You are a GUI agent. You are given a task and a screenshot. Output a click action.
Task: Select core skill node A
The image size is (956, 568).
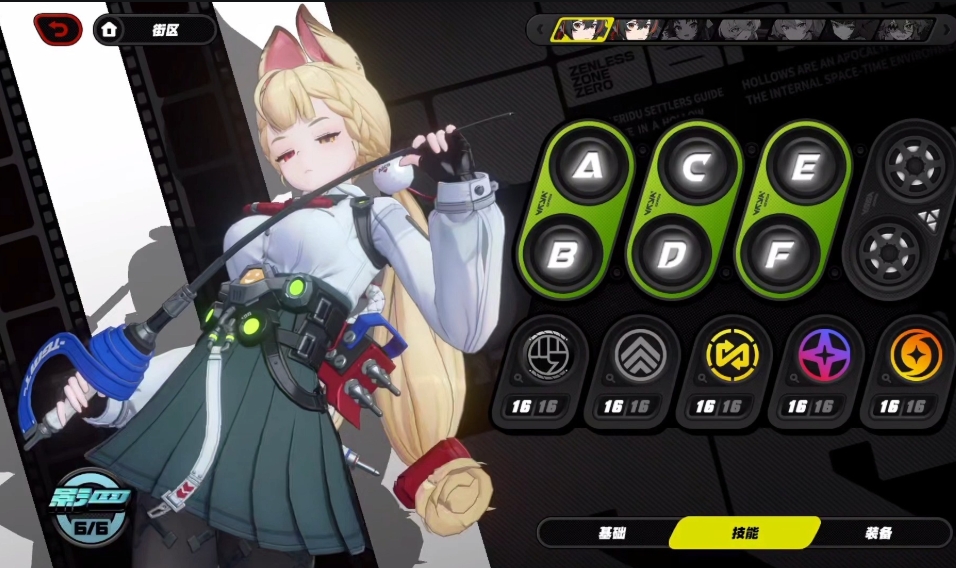tap(589, 167)
